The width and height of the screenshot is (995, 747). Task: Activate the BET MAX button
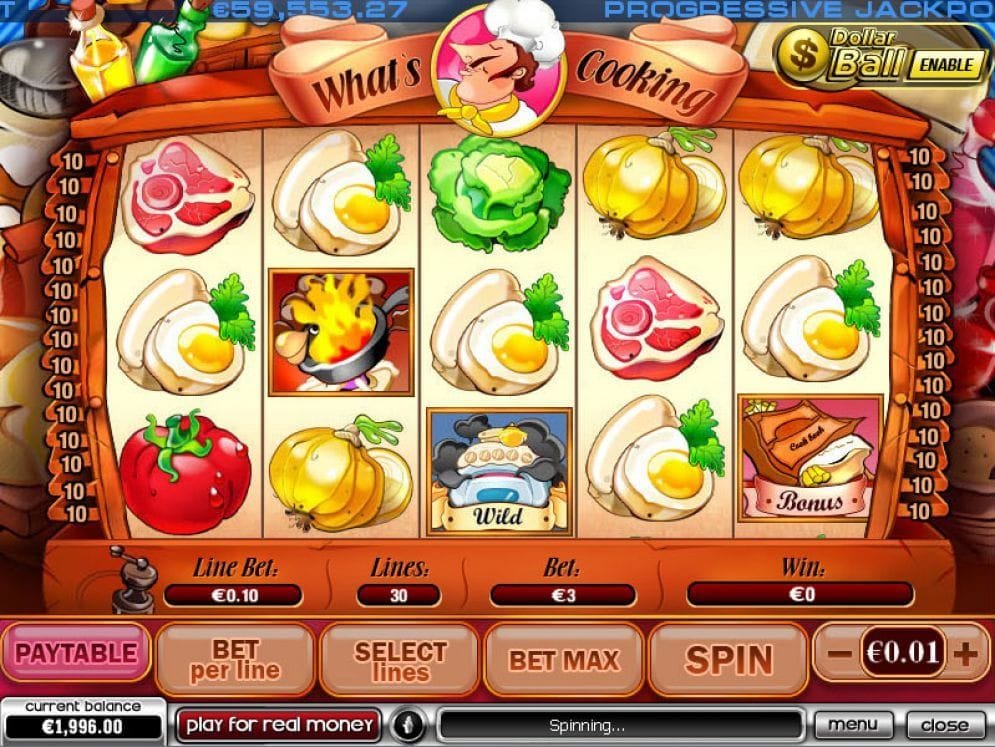tap(563, 660)
